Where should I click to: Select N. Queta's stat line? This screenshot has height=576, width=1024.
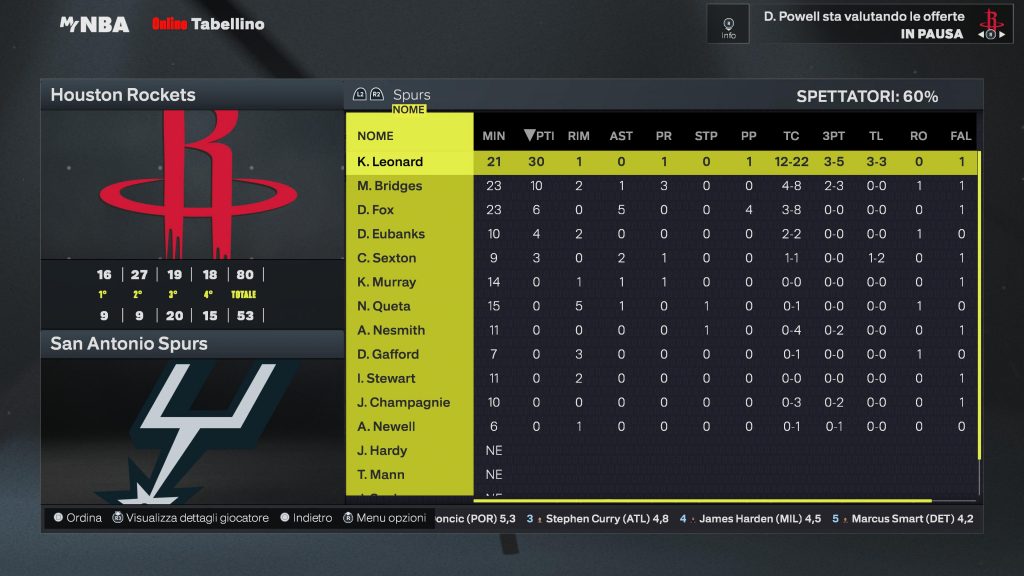(384, 306)
